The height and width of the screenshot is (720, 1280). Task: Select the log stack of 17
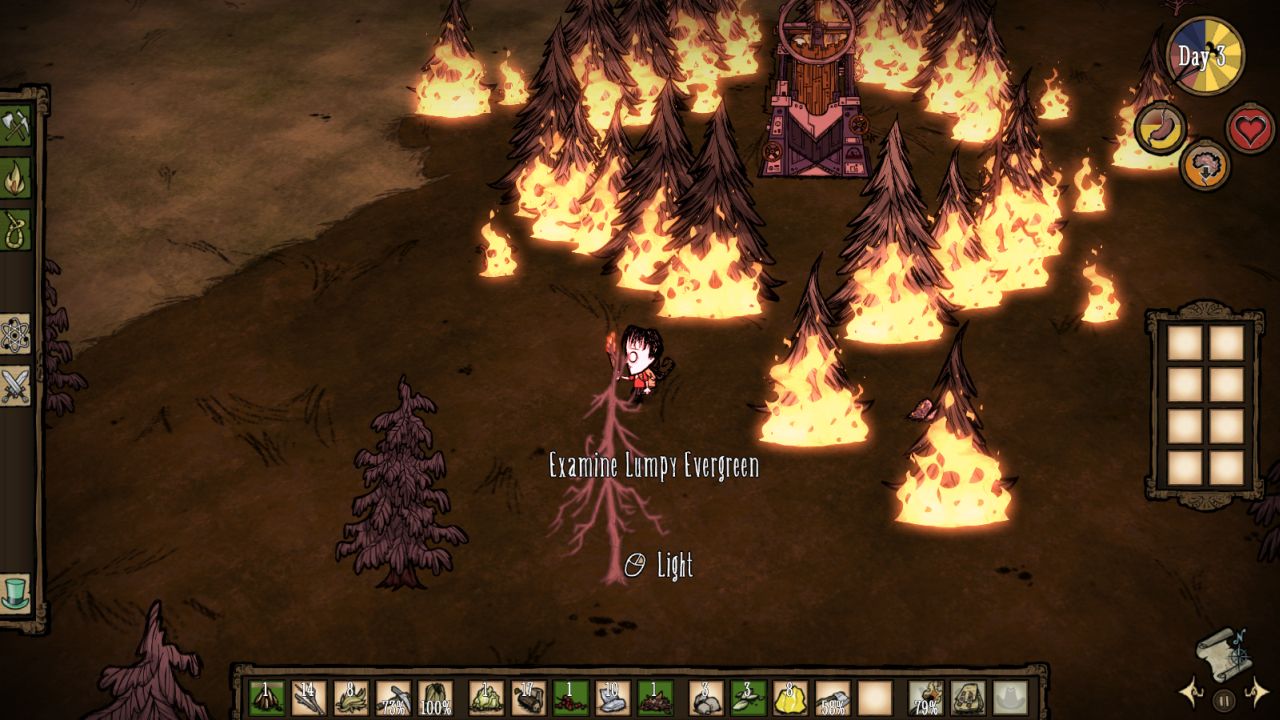[x=529, y=697]
